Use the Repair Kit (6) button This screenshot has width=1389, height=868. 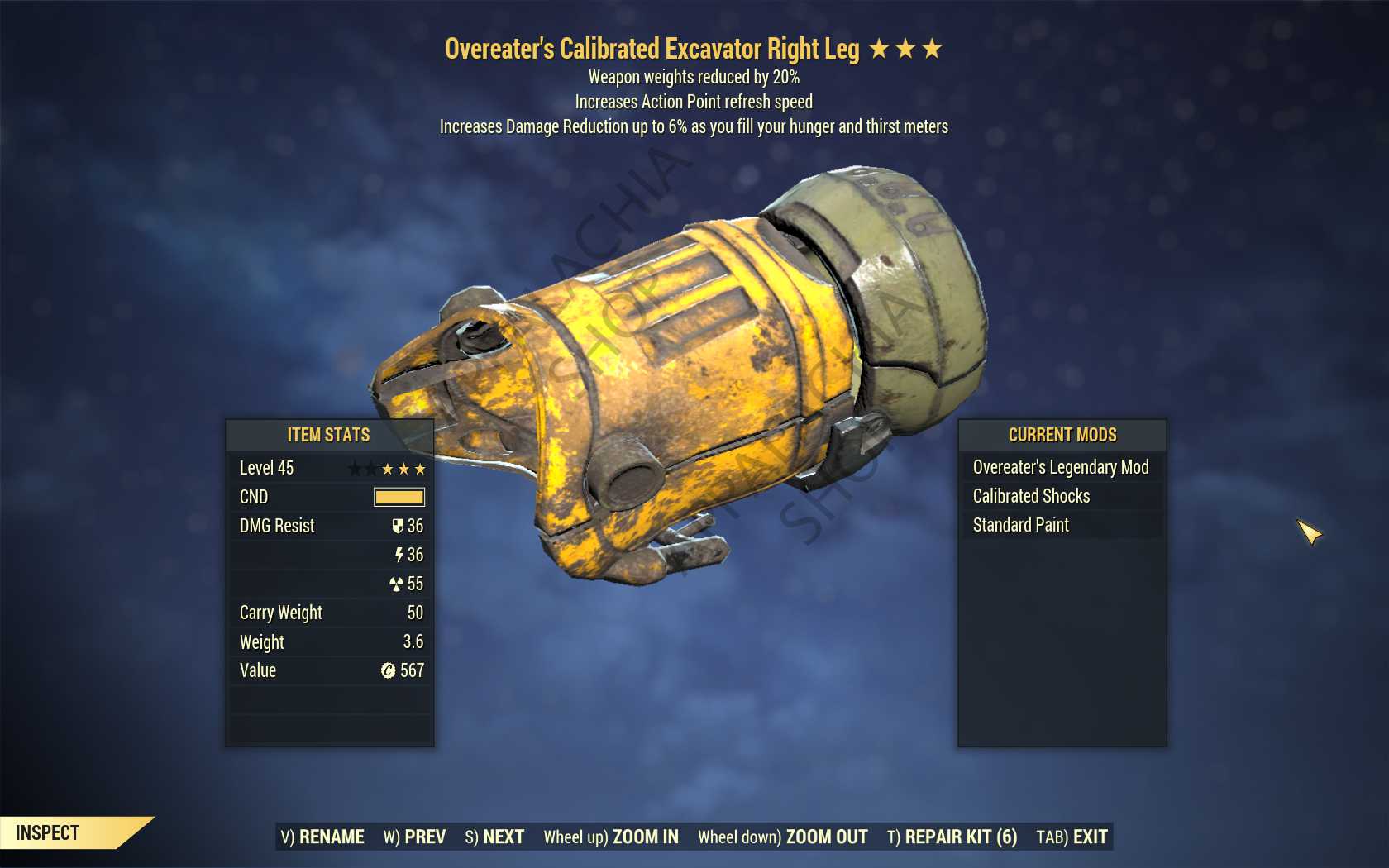(x=952, y=837)
